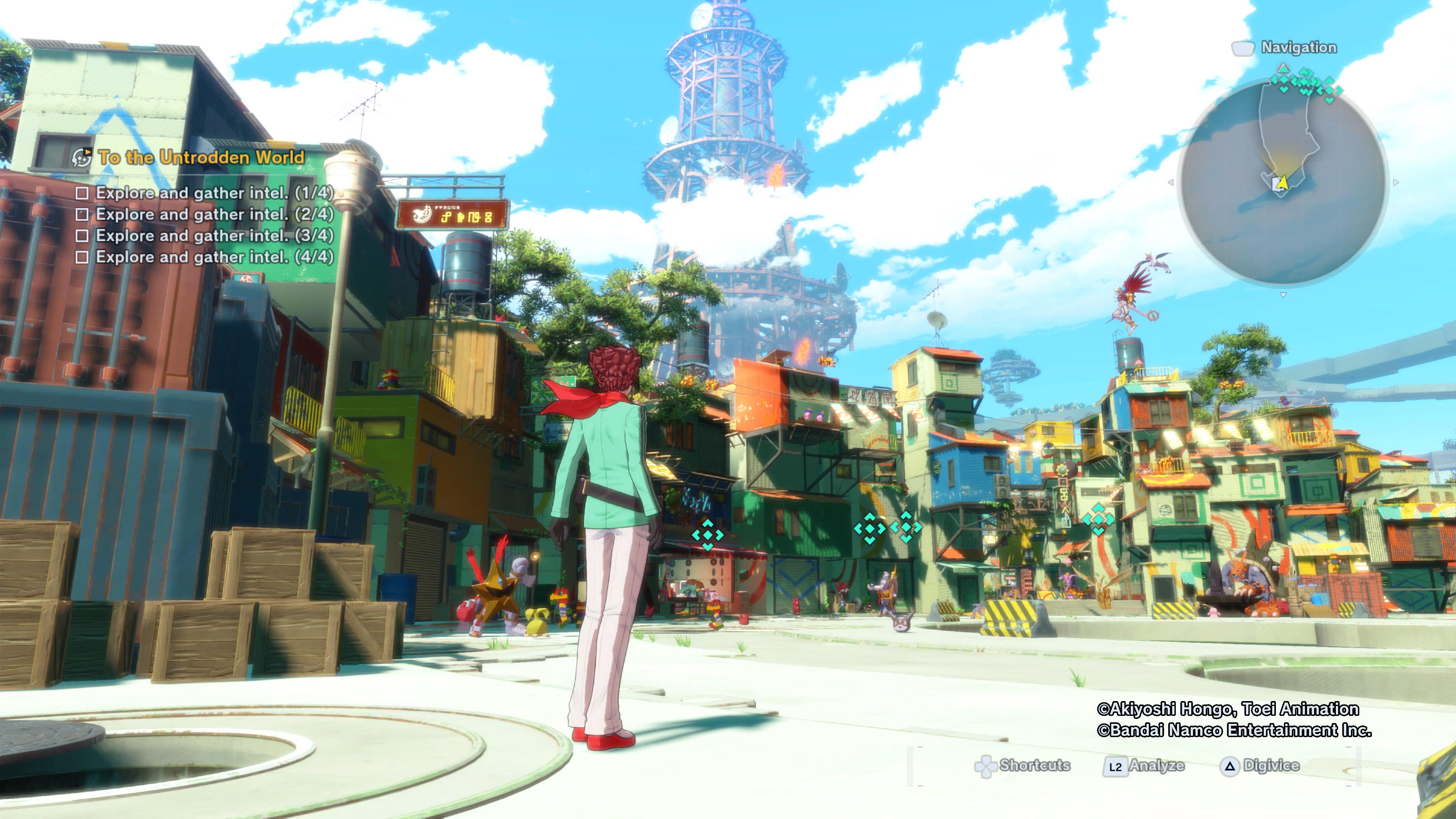Click the yellow player arrow on the minimap
This screenshot has height=819, width=1456.
coord(1283,182)
